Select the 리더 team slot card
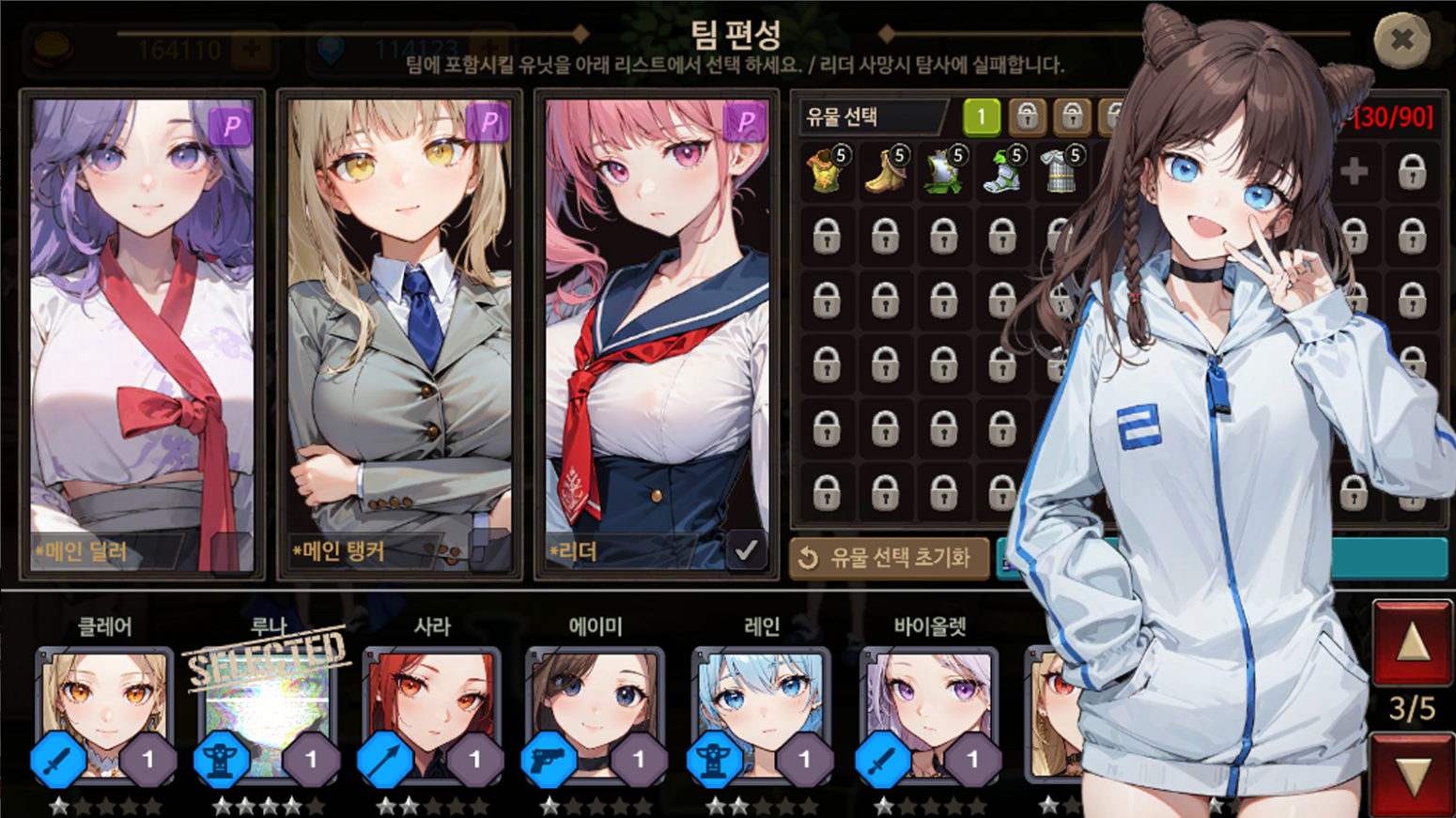Viewport: 1456px width, 818px height. tap(657, 334)
